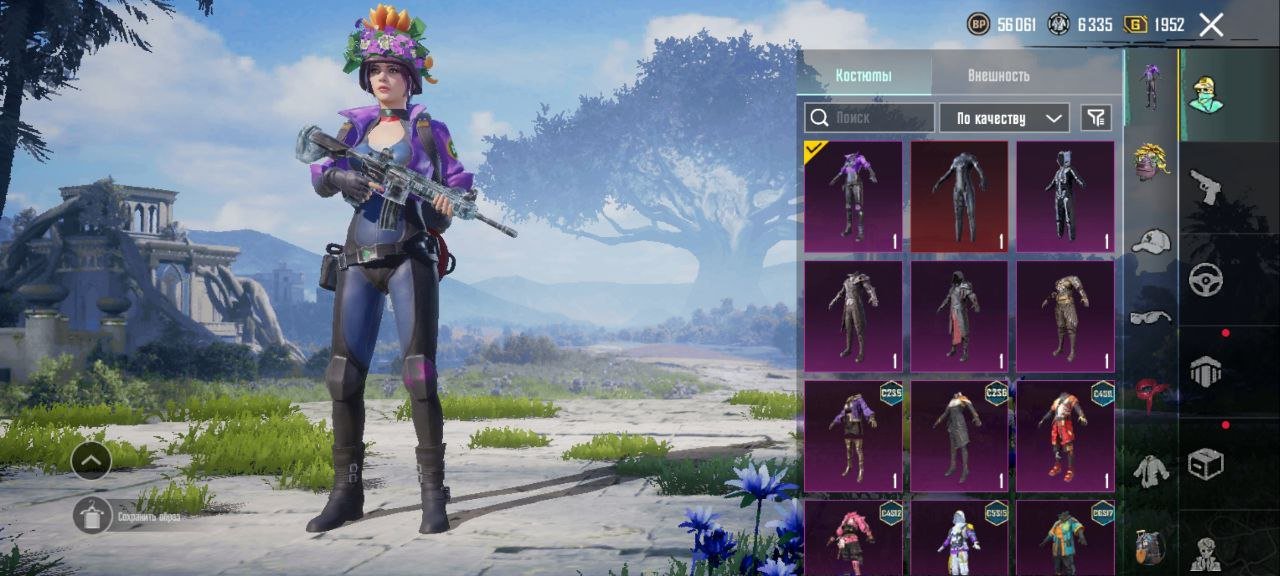This screenshot has width=1280, height=576.
Task: Open the jacket clothing category
Action: tap(1151, 467)
